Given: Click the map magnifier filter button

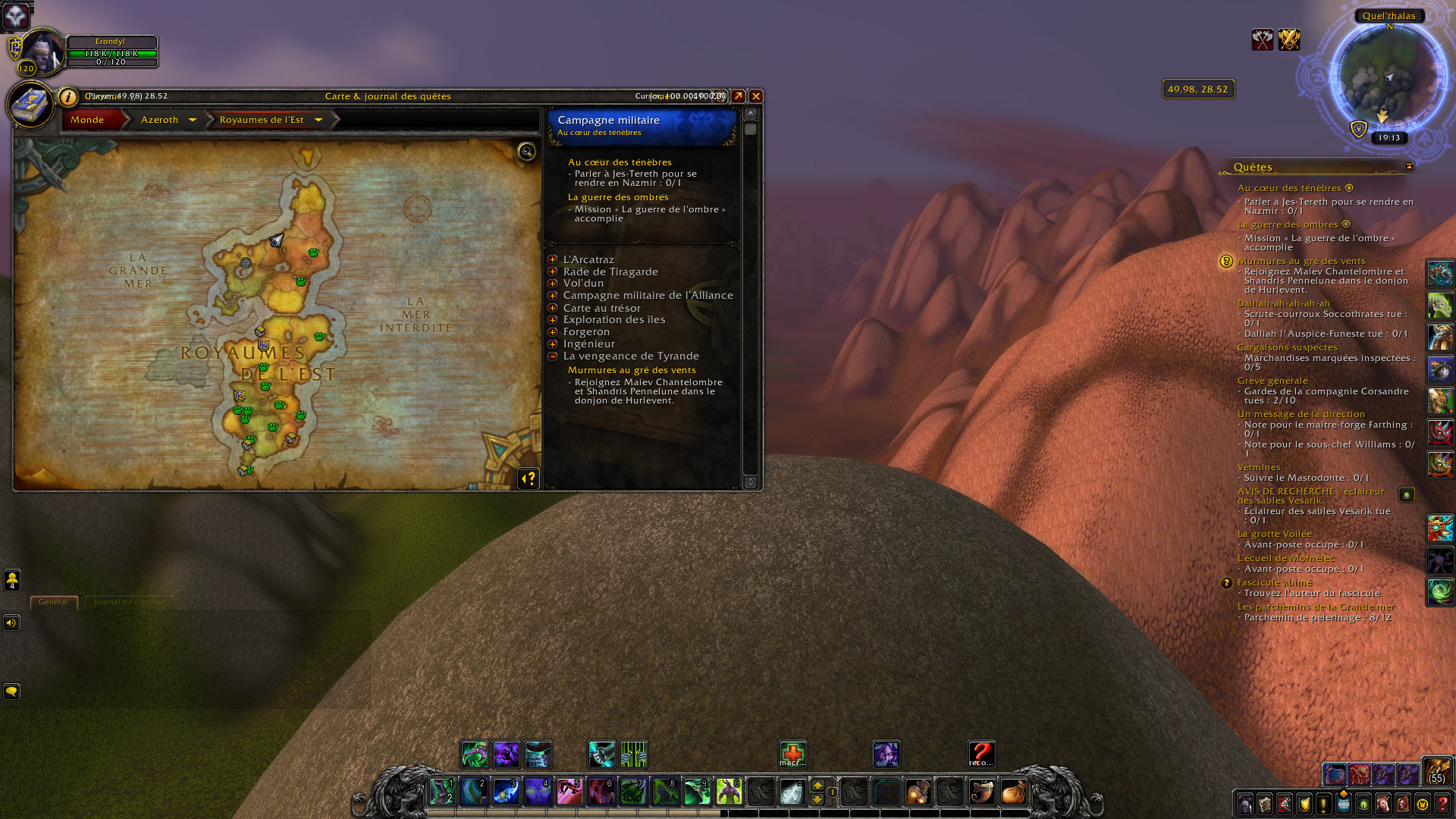Looking at the screenshot, I should click(526, 152).
